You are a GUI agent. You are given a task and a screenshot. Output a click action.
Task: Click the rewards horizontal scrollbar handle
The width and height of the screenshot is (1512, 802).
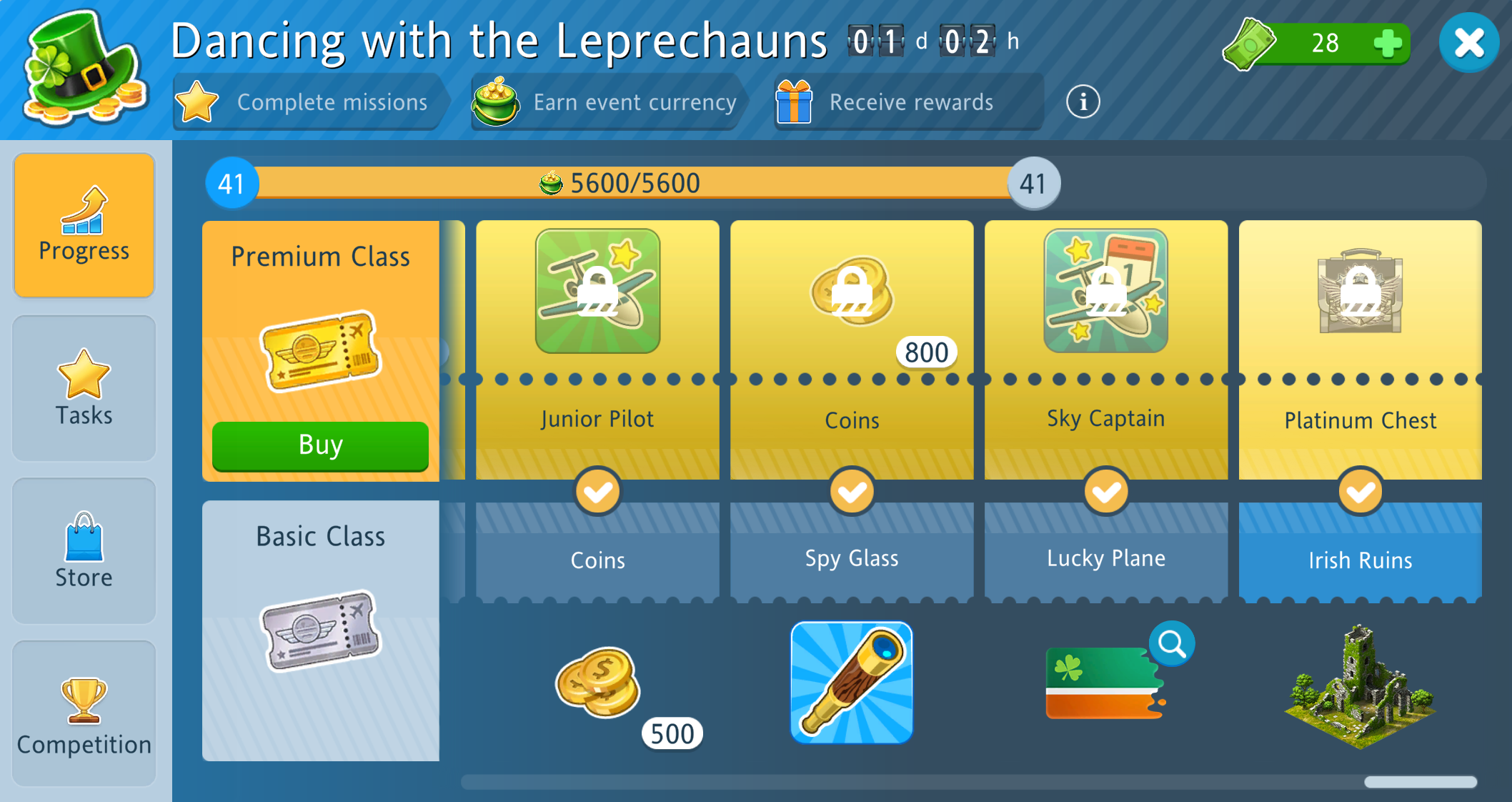click(x=1420, y=782)
